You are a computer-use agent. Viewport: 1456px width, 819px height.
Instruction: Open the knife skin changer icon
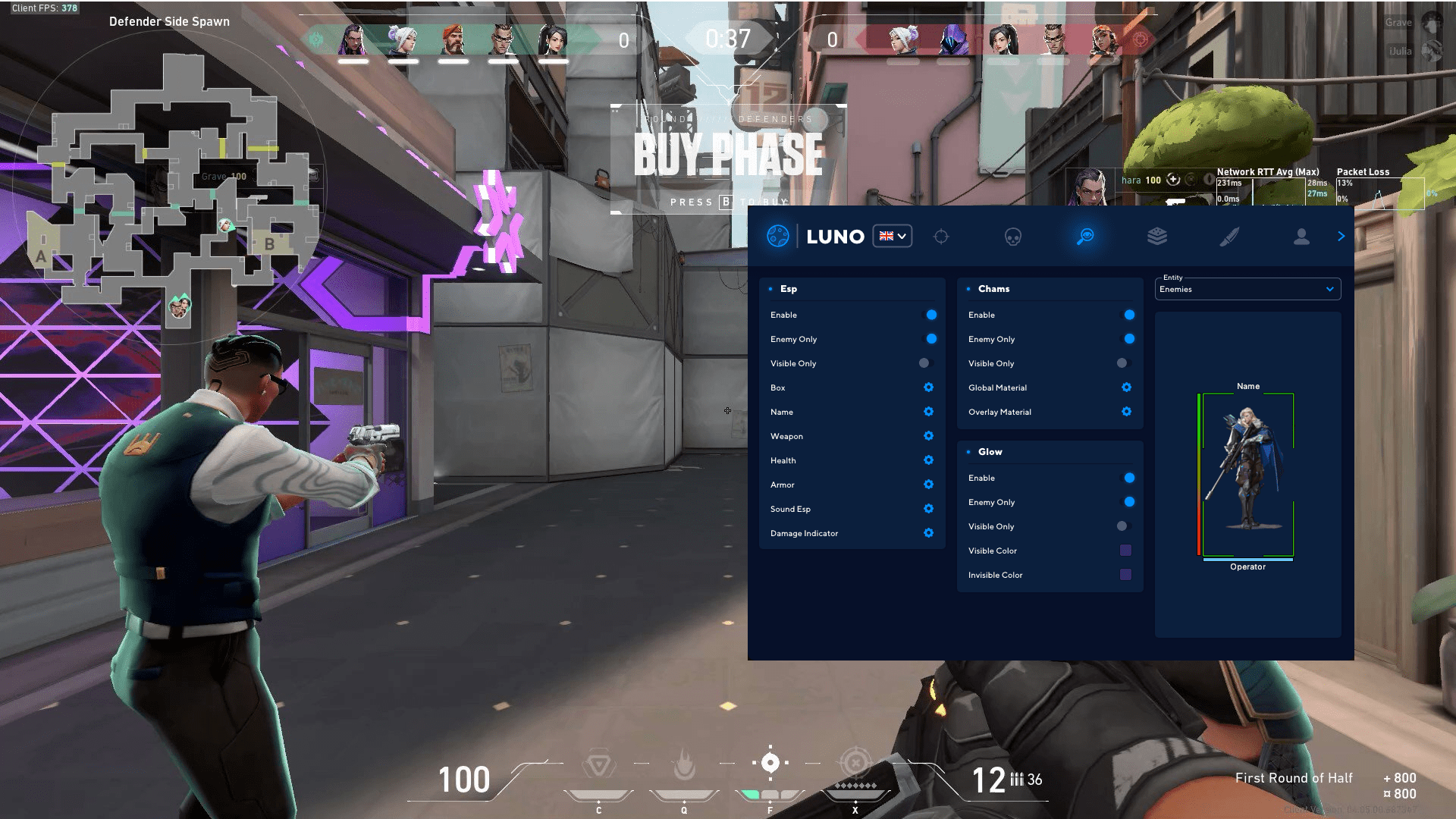1230,236
